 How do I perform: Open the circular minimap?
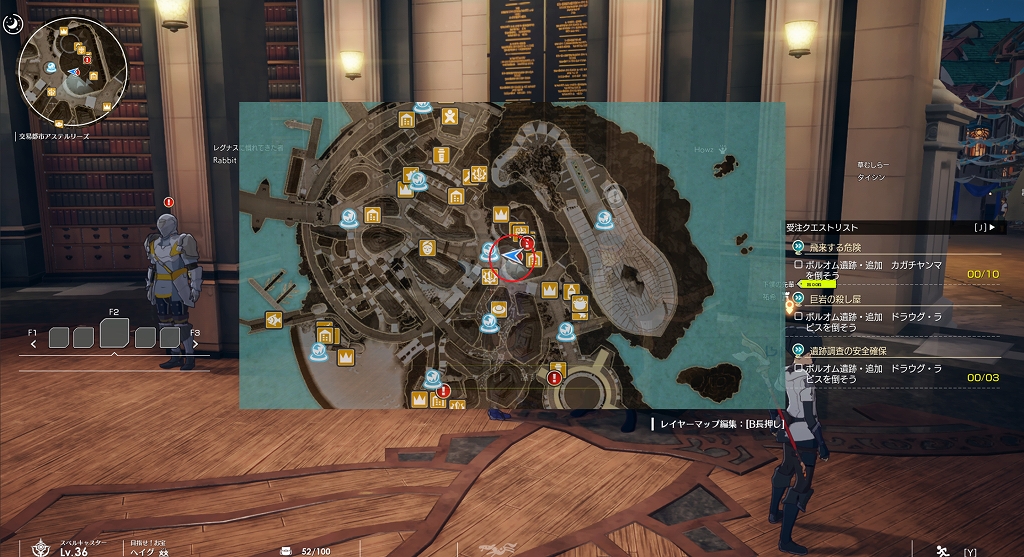[x=74, y=70]
